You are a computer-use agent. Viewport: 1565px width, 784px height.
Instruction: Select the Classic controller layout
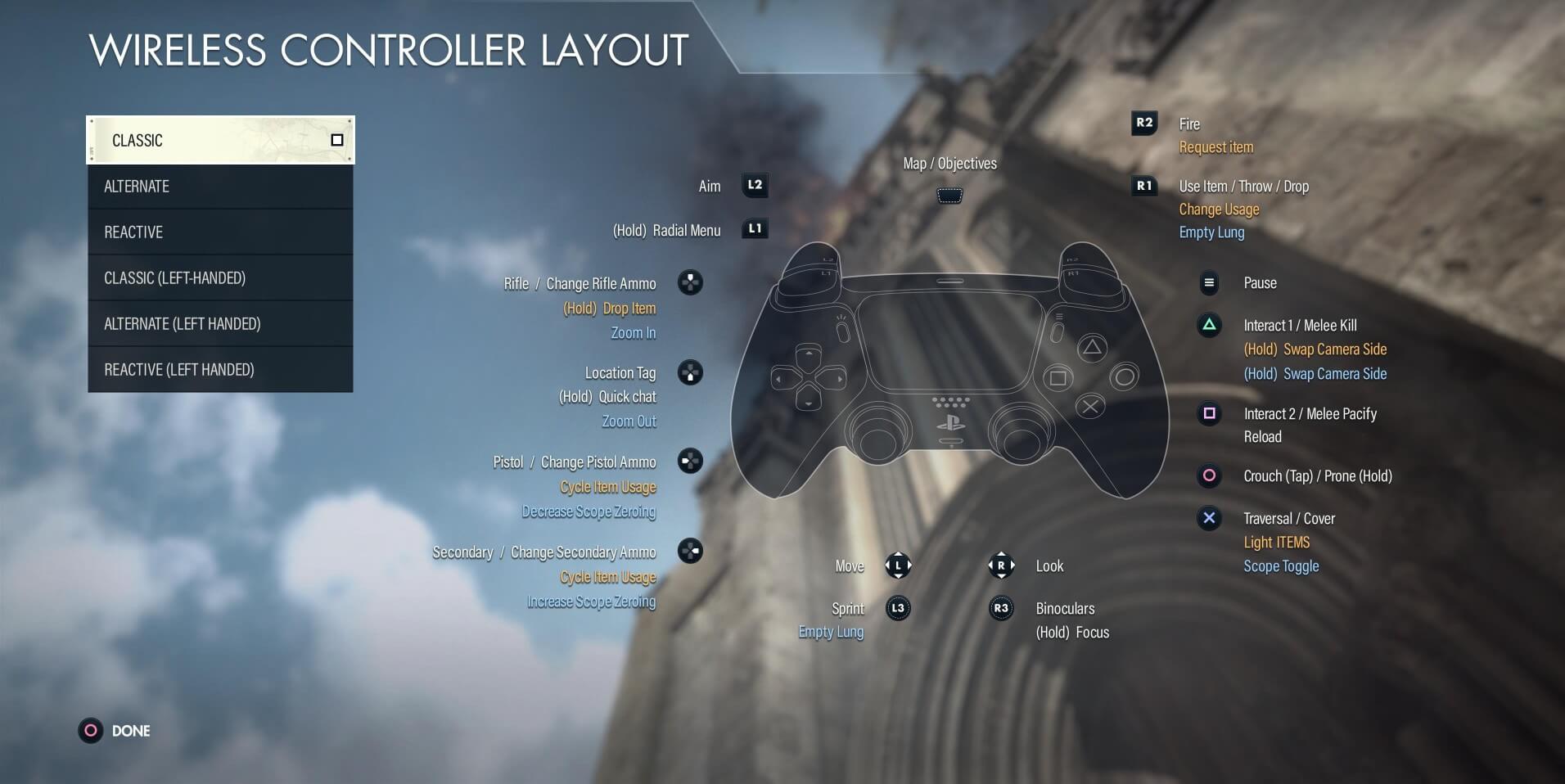[219, 140]
